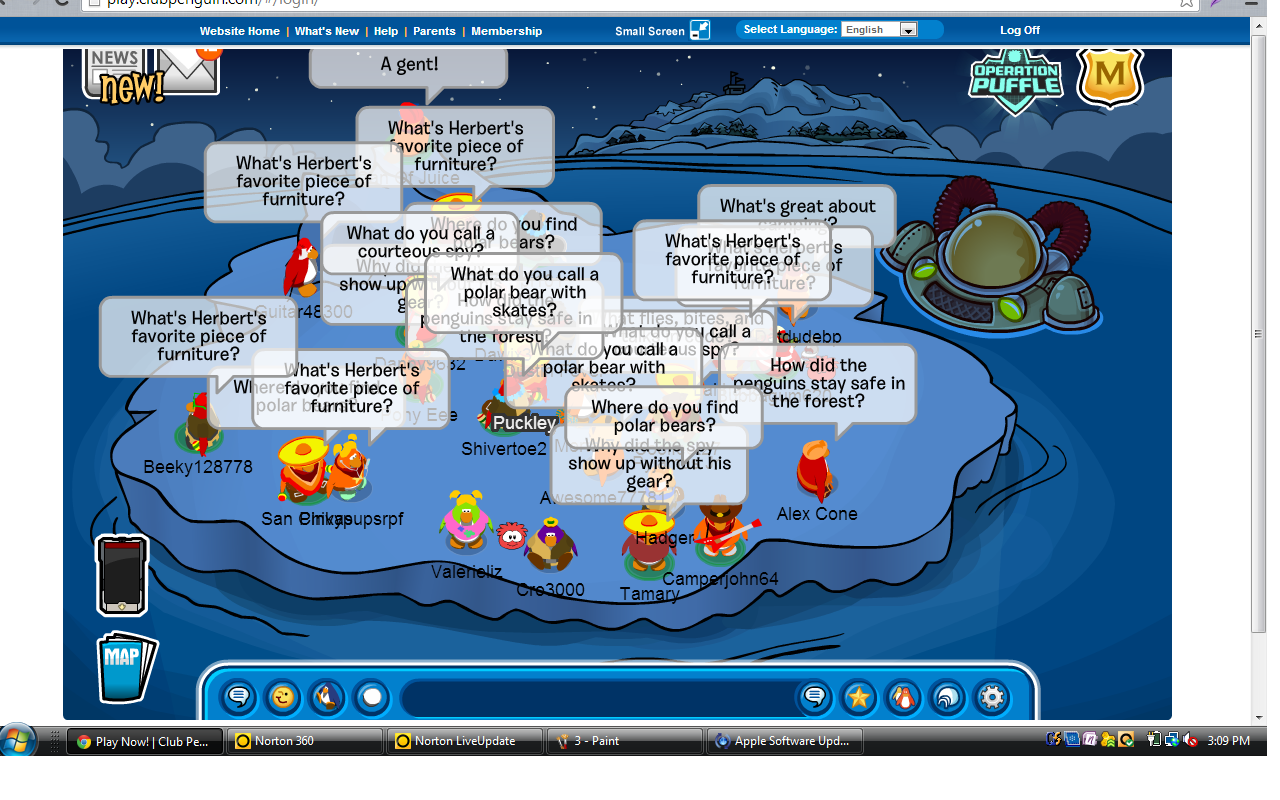This screenshot has width=1280, height=800.
Task: Open the EPF spy phone
Action: [x=122, y=575]
